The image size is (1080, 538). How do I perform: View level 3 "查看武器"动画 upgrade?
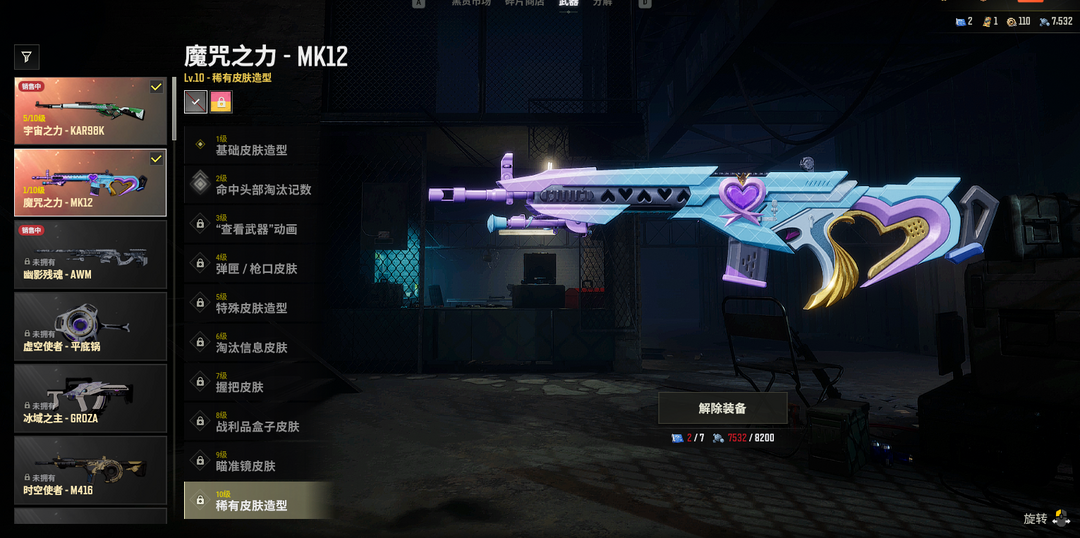(x=257, y=225)
